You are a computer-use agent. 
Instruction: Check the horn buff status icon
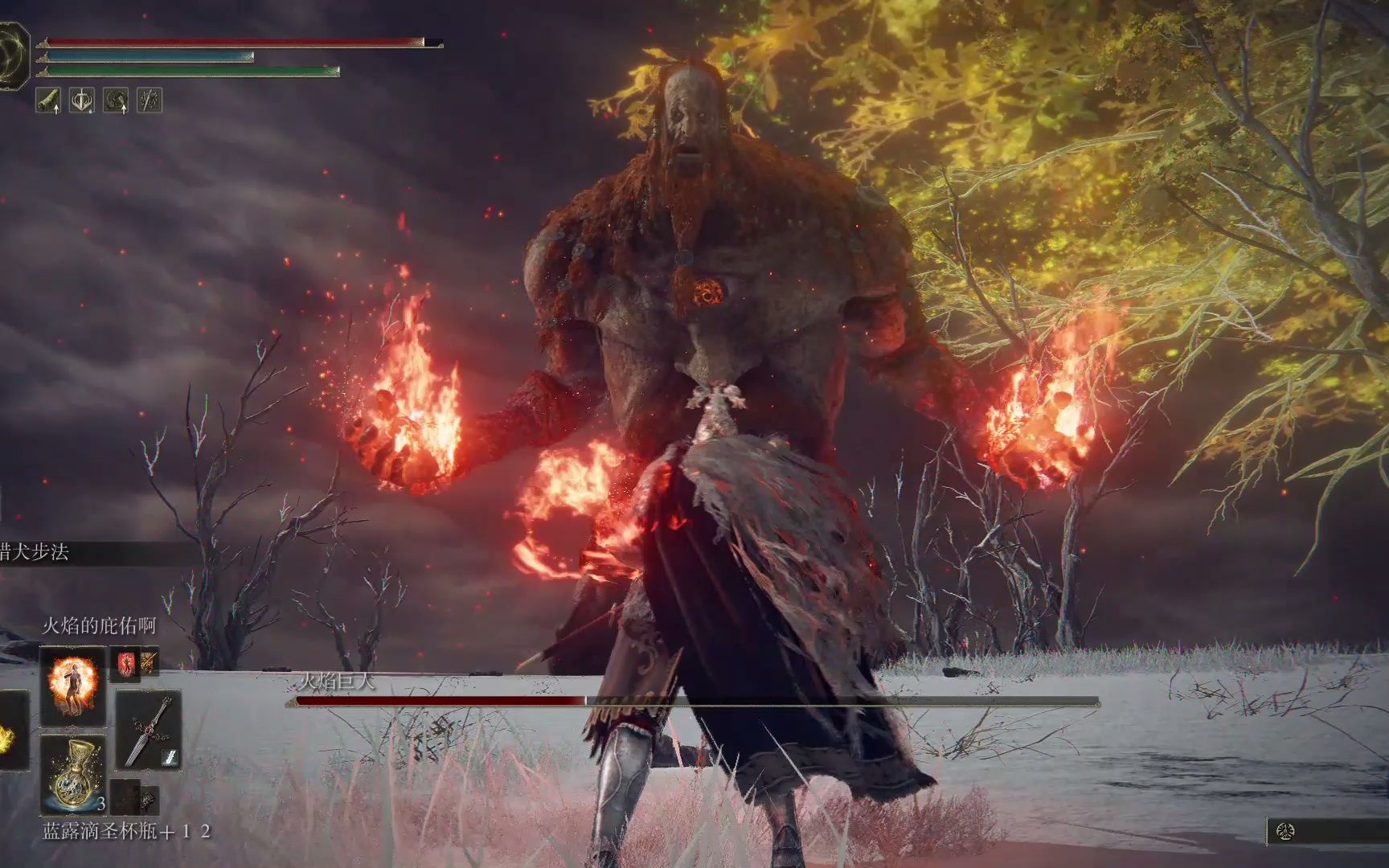(x=49, y=100)
